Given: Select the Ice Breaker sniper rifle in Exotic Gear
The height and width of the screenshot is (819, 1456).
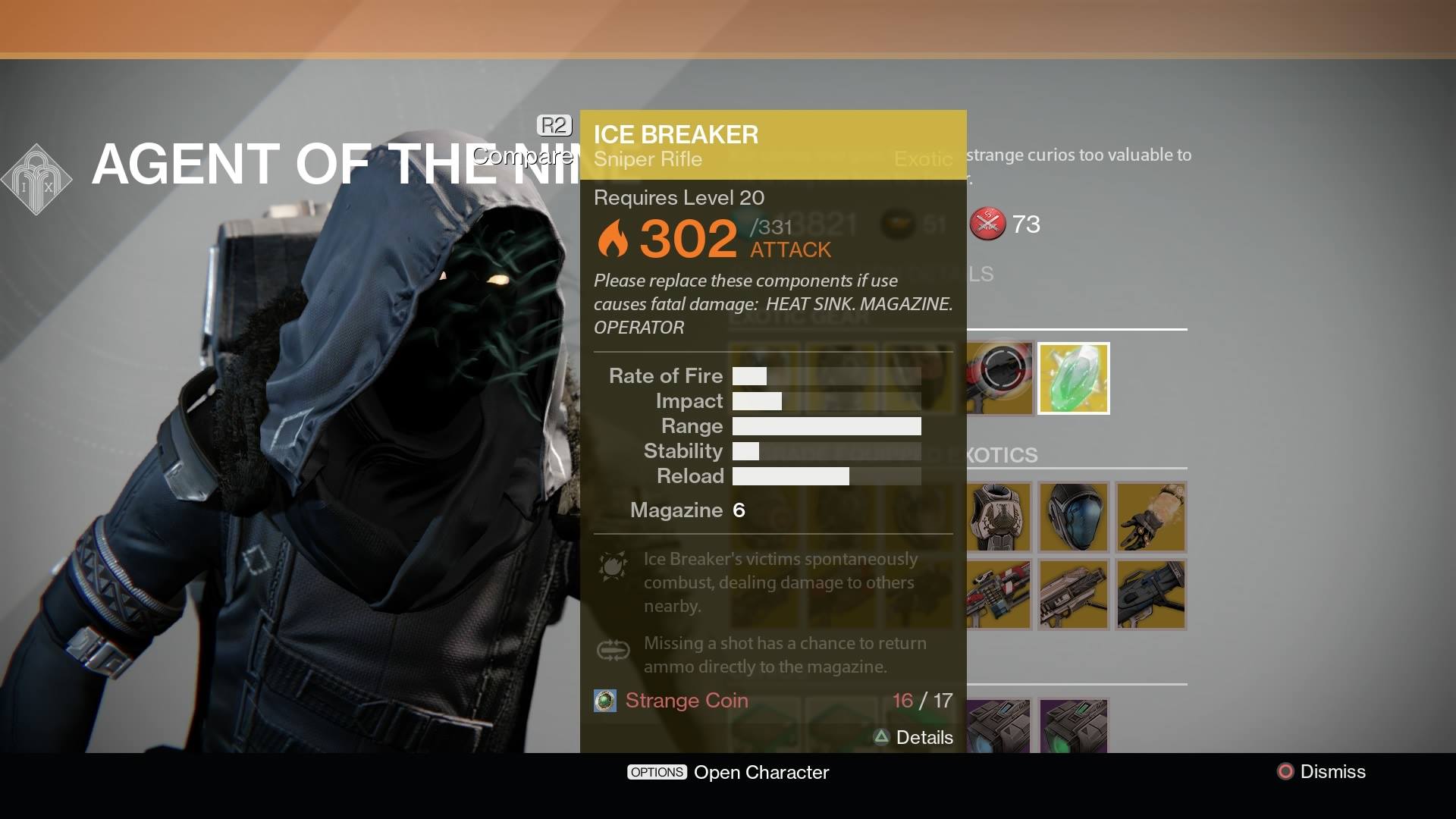Looking at the screenshot, I should [999, 377].
